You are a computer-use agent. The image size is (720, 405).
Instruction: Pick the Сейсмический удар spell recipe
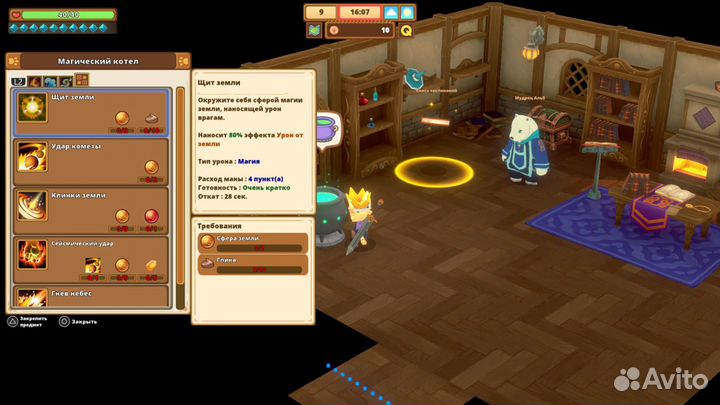(x=91, y=258)
